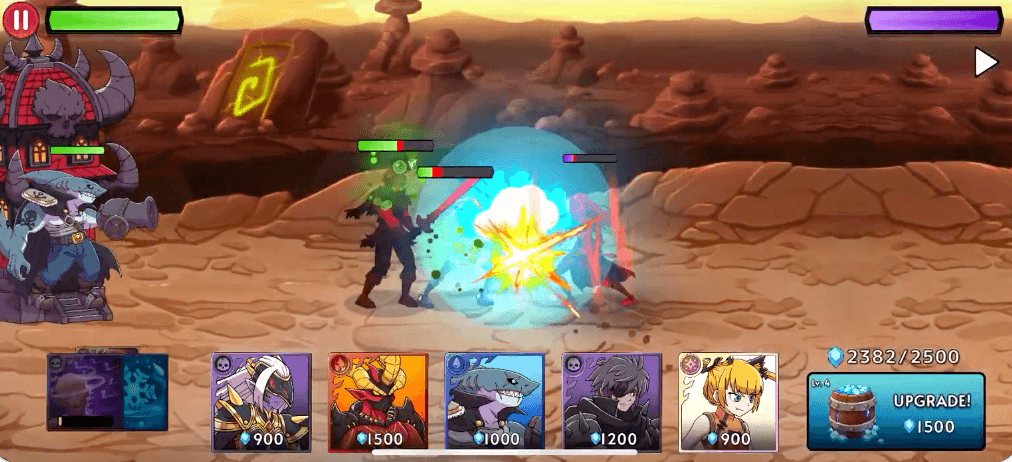1012x462 pixels.
Task: Select the shark unit card costing 1000
Action: (494, 401)
